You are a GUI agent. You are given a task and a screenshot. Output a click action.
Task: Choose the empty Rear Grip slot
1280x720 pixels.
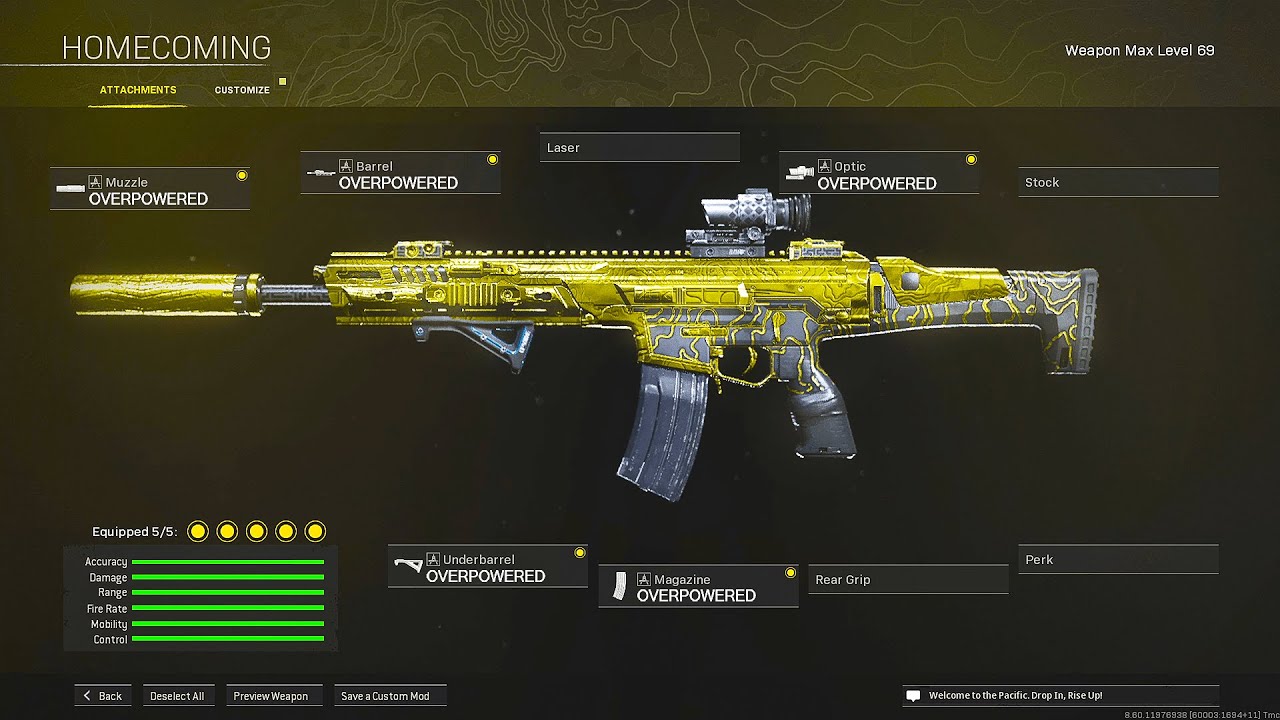click(x=908, y=580)
